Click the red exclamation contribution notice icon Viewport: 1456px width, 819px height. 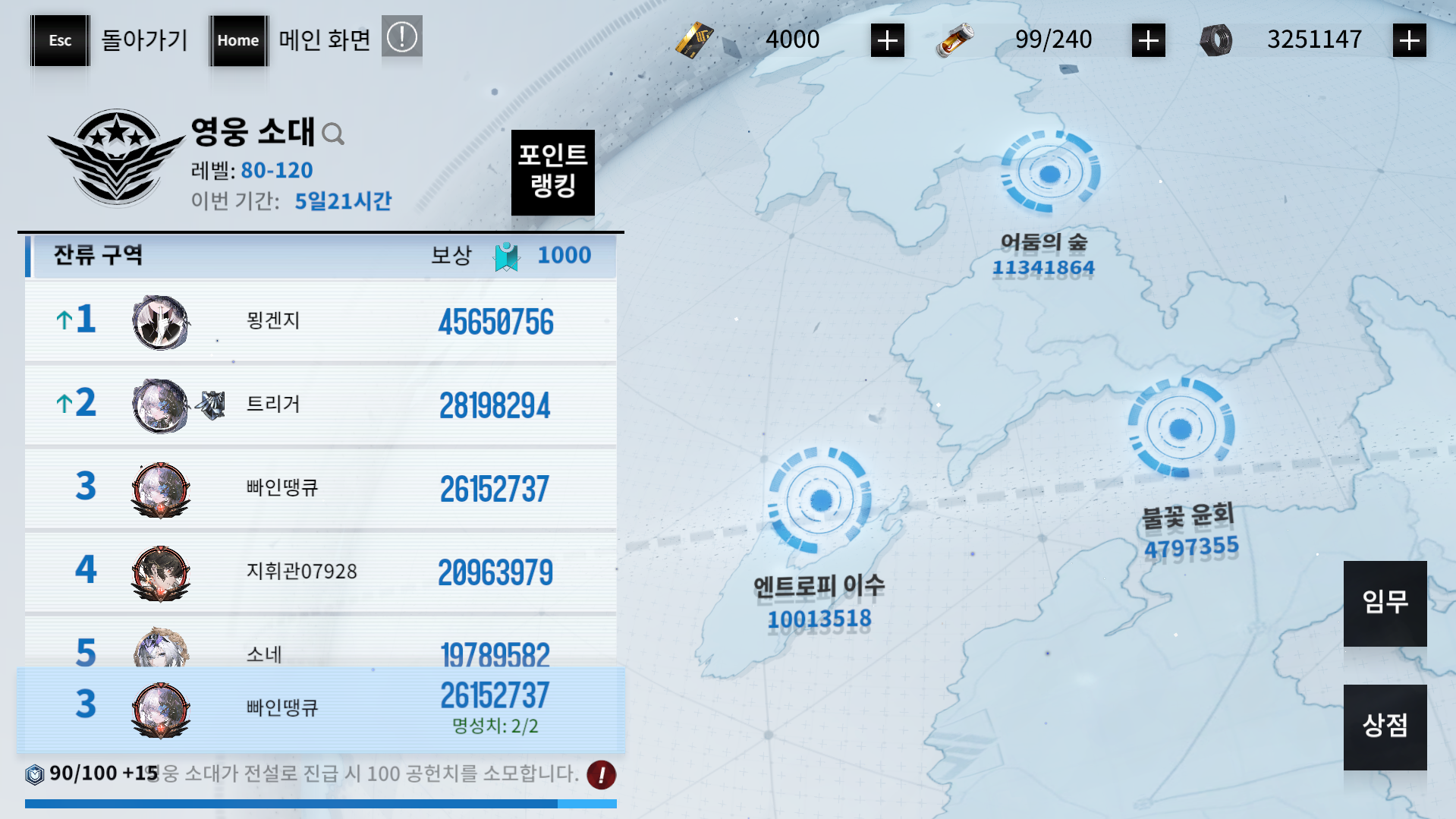click(x=601, y=775)
